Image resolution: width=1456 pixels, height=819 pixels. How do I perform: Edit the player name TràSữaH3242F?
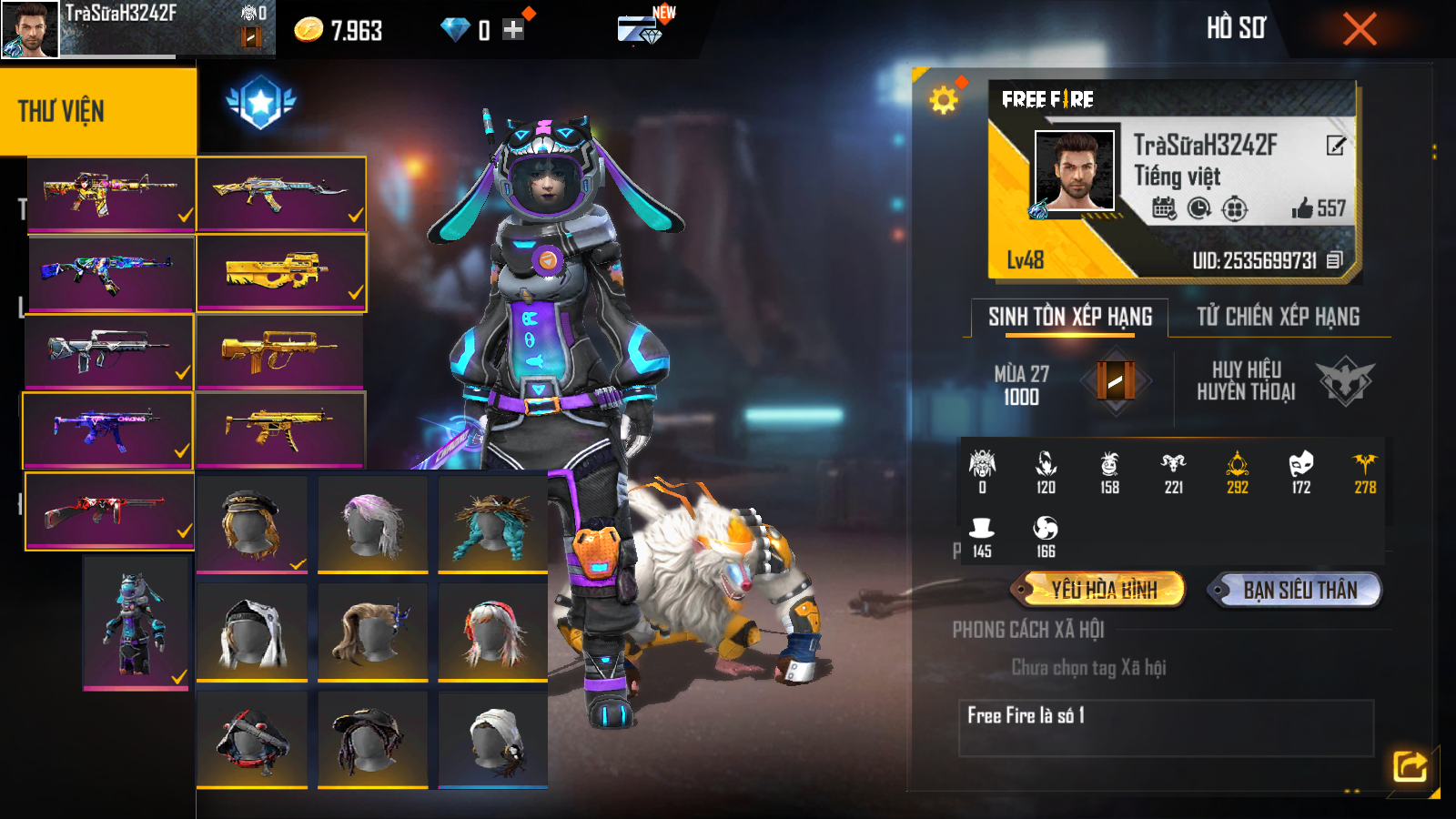1335,146
